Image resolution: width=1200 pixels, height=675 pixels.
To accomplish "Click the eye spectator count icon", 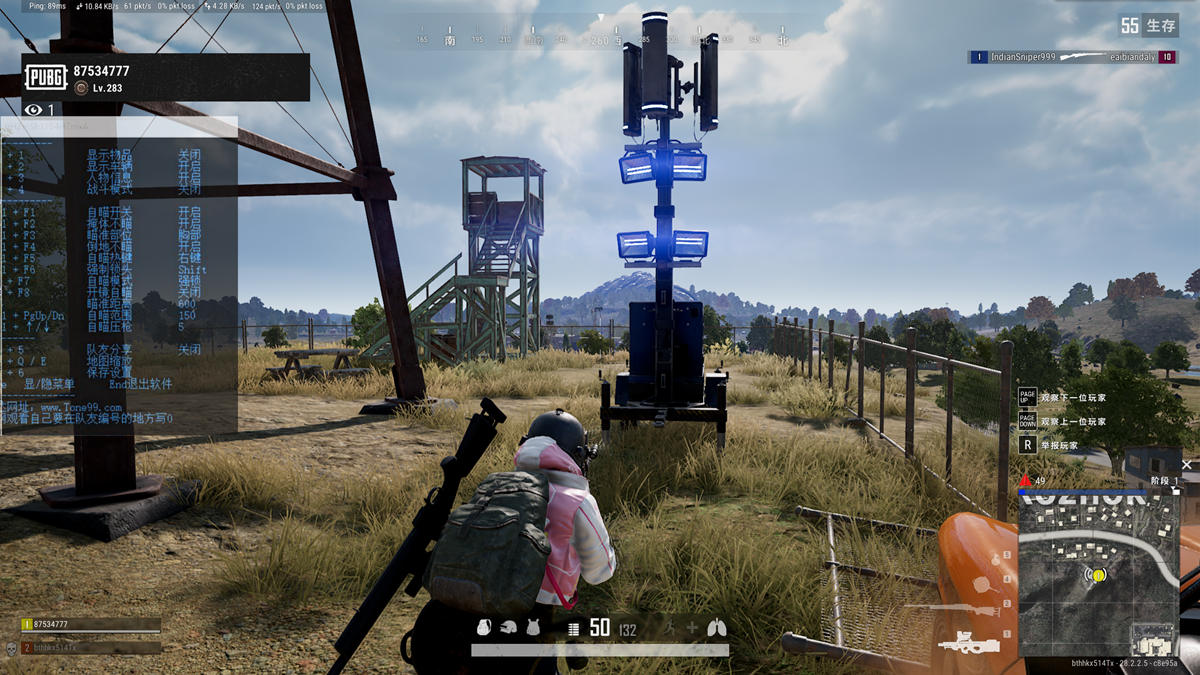I will pos(34,110).
